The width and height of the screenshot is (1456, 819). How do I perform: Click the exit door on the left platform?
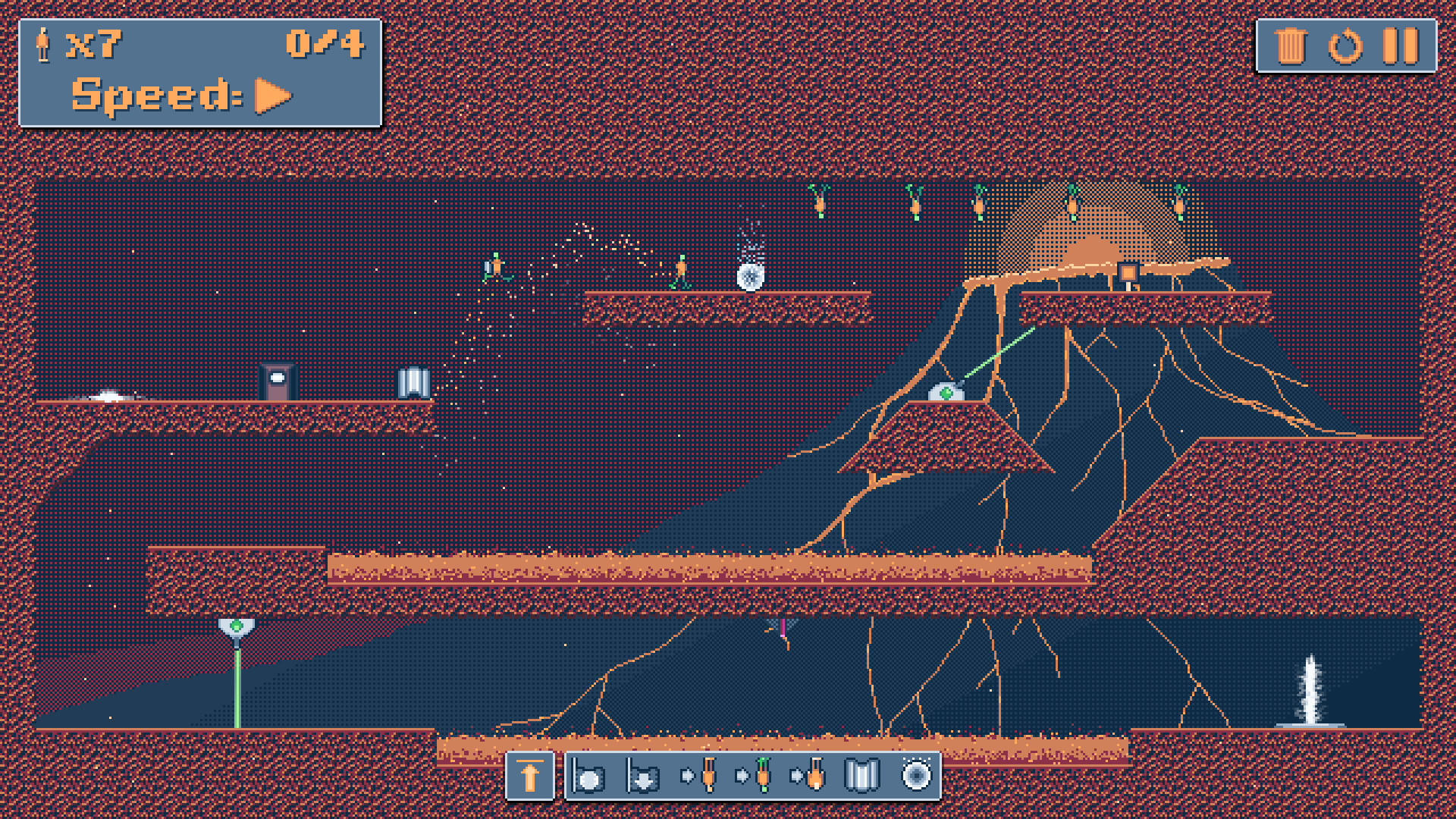(277, 379)
